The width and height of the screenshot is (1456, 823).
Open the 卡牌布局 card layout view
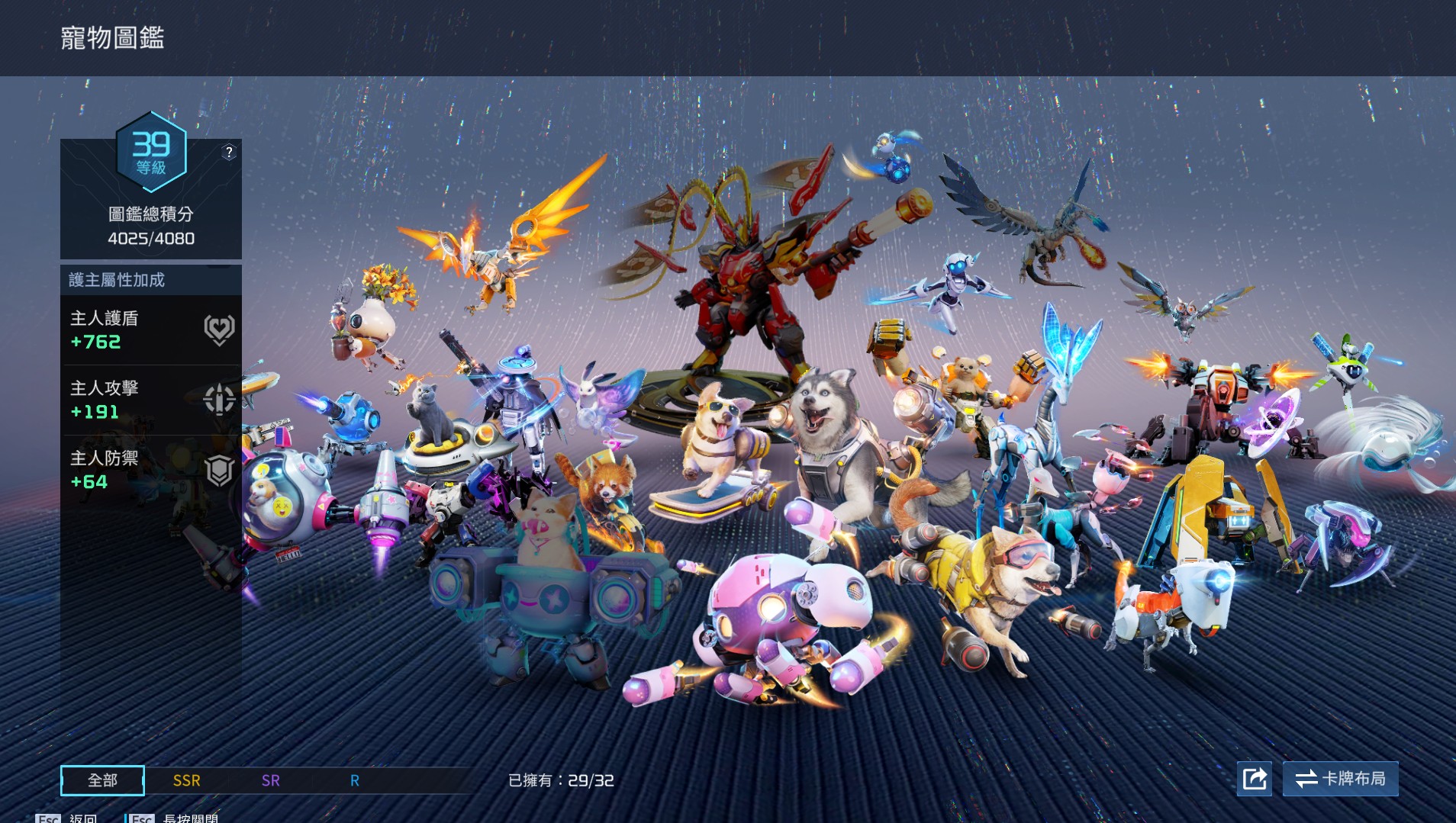click(x=1340, y=779)
